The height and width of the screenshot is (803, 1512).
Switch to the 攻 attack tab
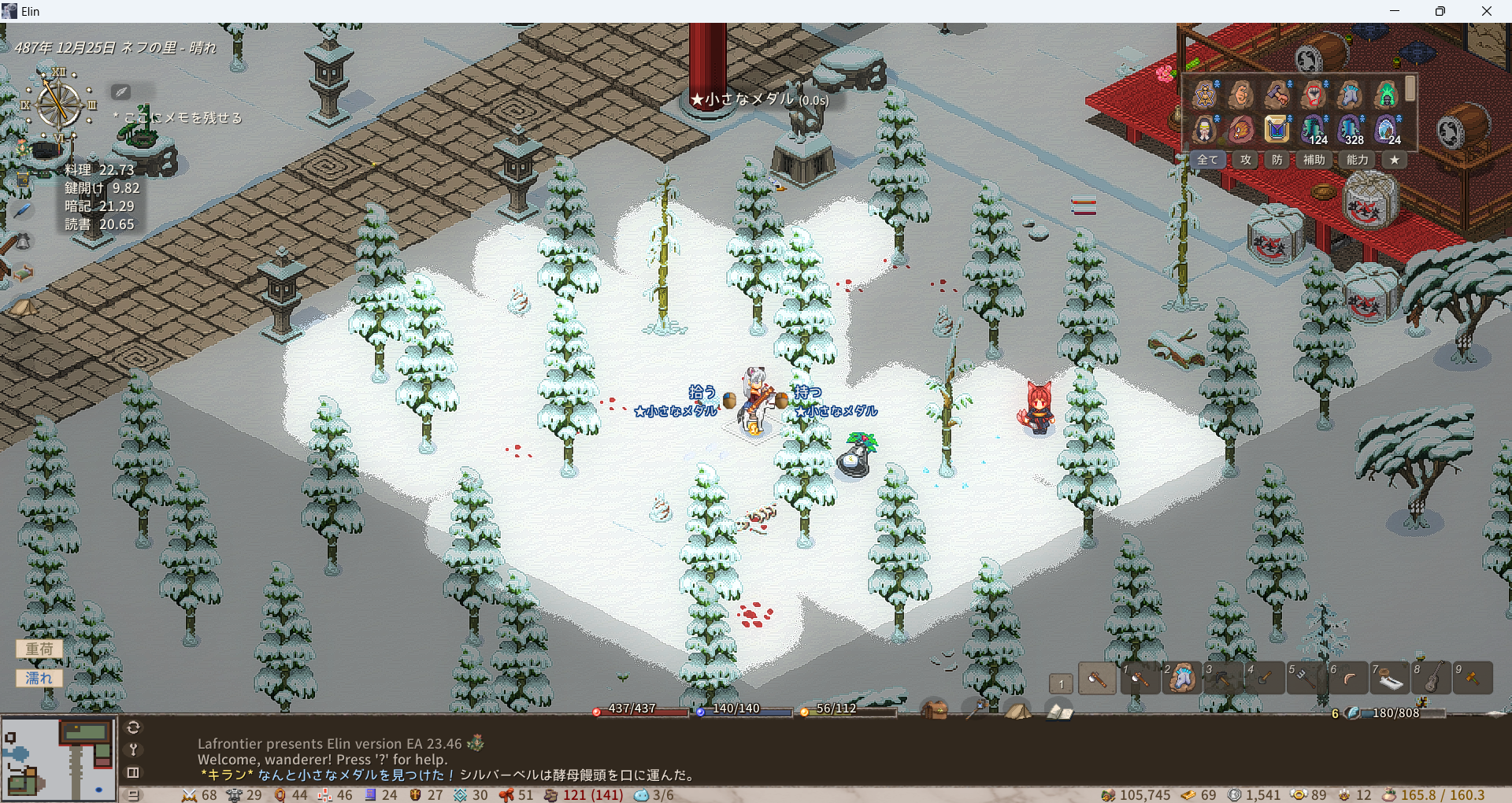[1246, 160]
